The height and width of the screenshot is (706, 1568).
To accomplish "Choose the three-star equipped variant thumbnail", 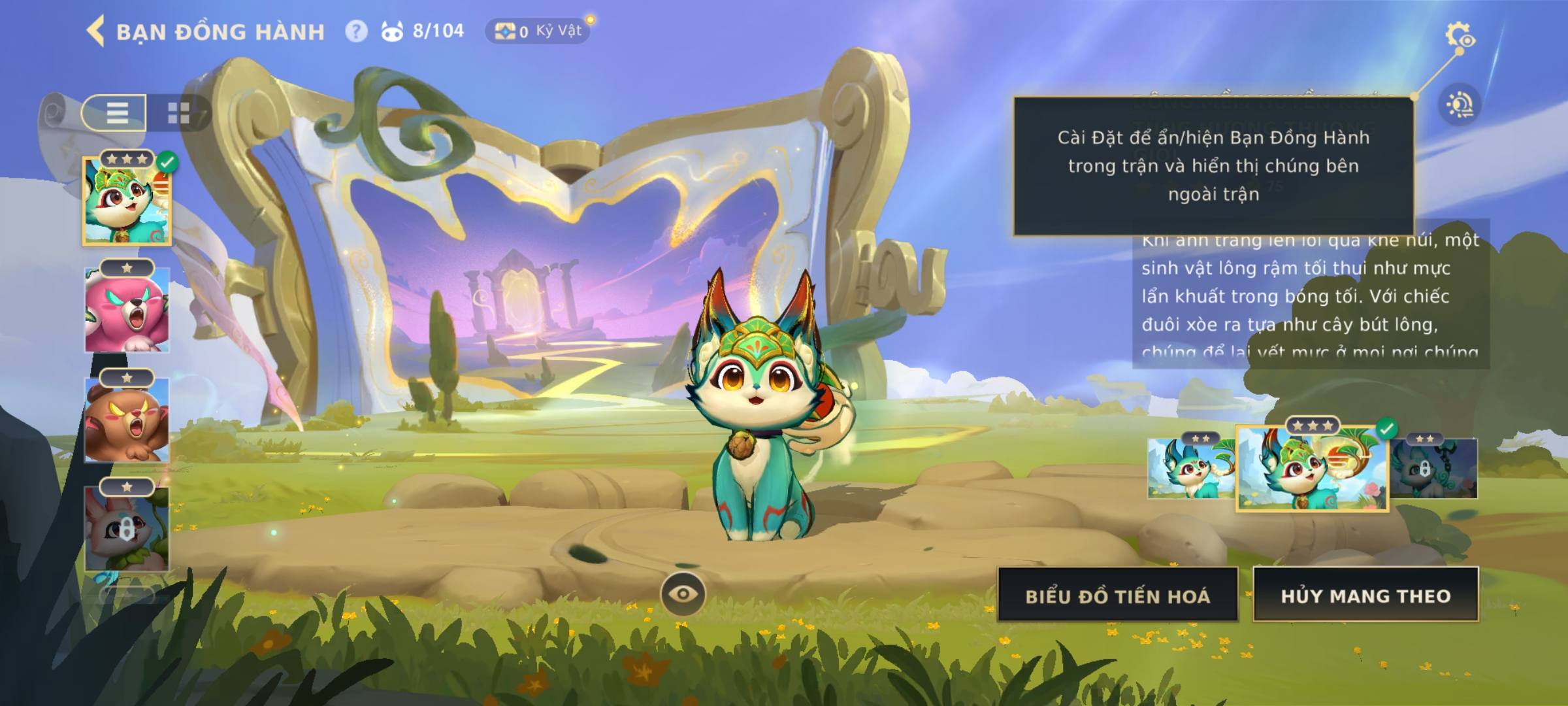I will (1312, 468).
